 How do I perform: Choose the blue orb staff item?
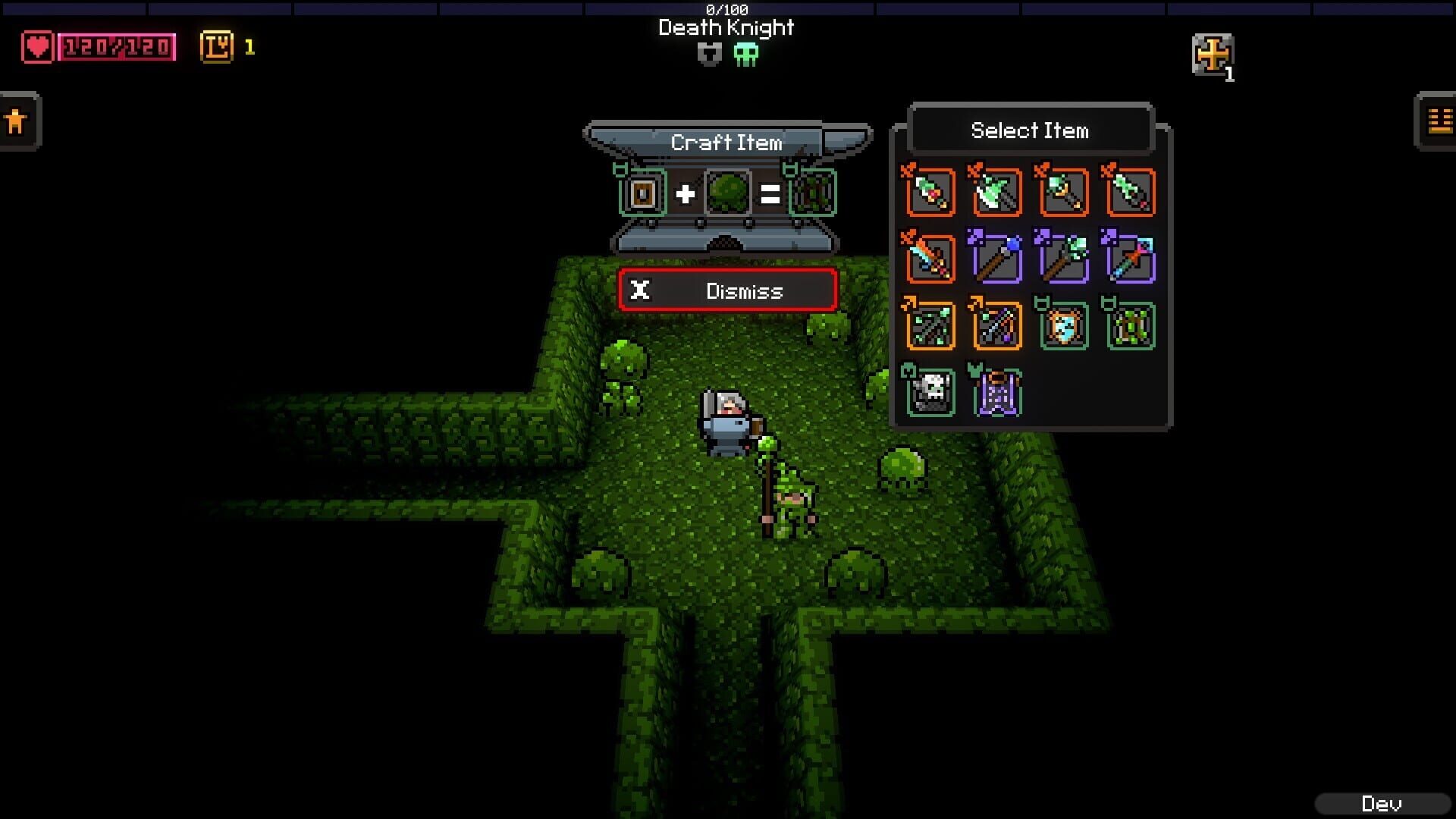996,259
